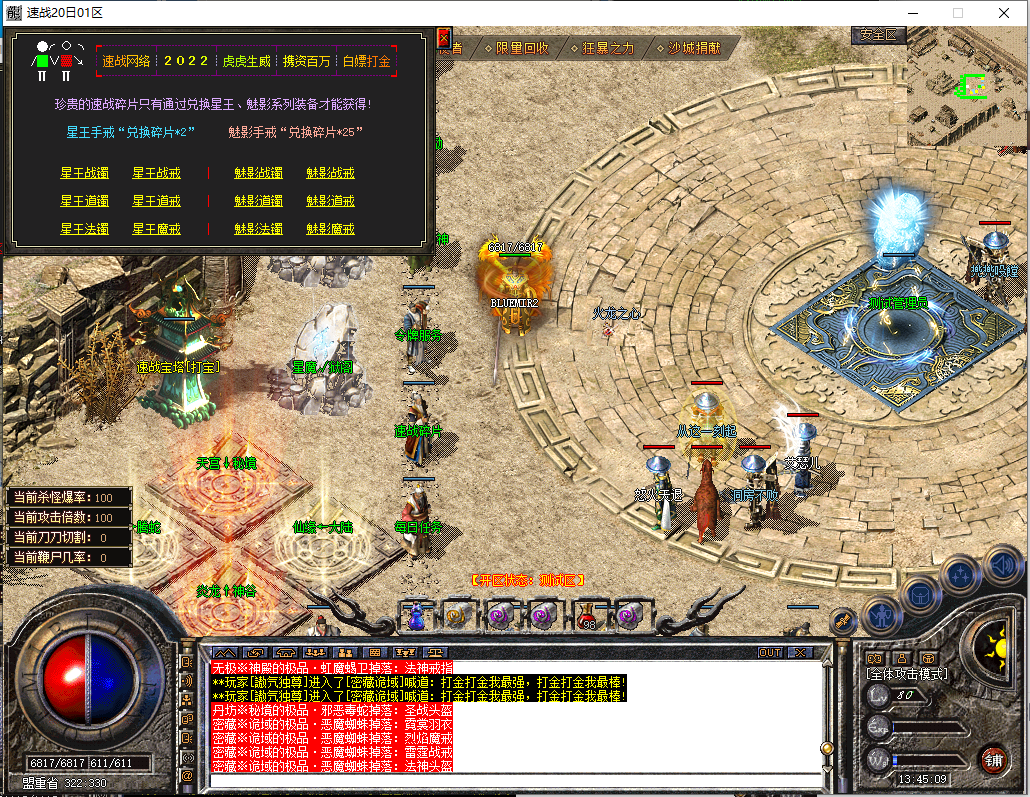This screenshot has width=1030, height=797.
Task: Select the 星王战镯 exchange link
Action: point(84,173)
